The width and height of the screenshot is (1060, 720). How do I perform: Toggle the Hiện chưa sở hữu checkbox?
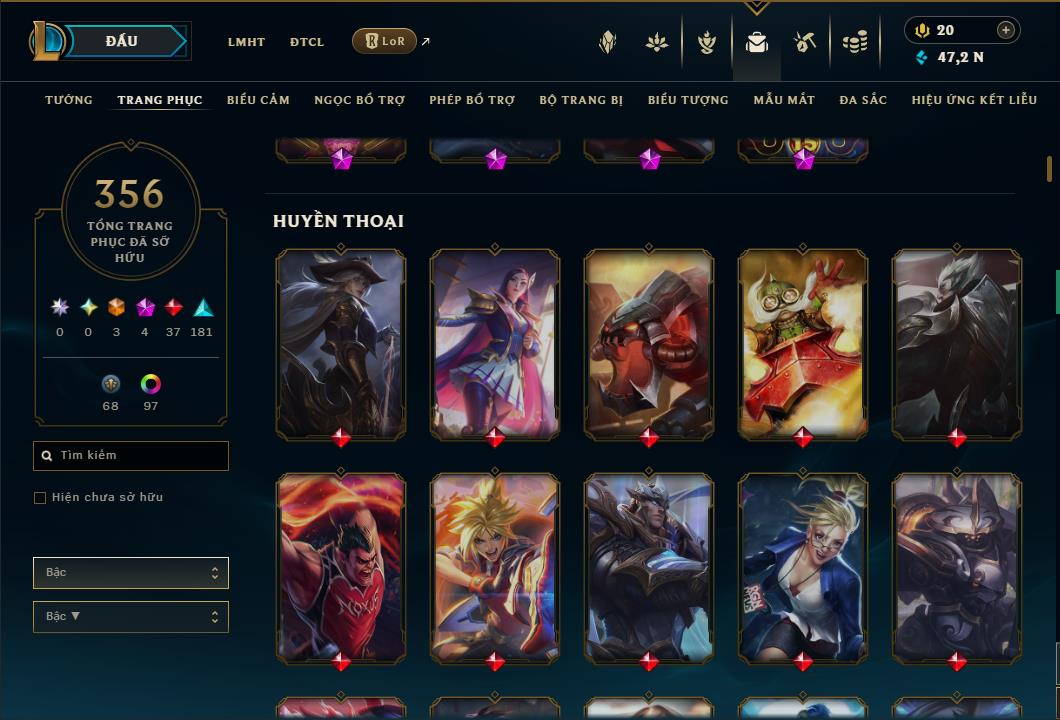click(40, 498)
